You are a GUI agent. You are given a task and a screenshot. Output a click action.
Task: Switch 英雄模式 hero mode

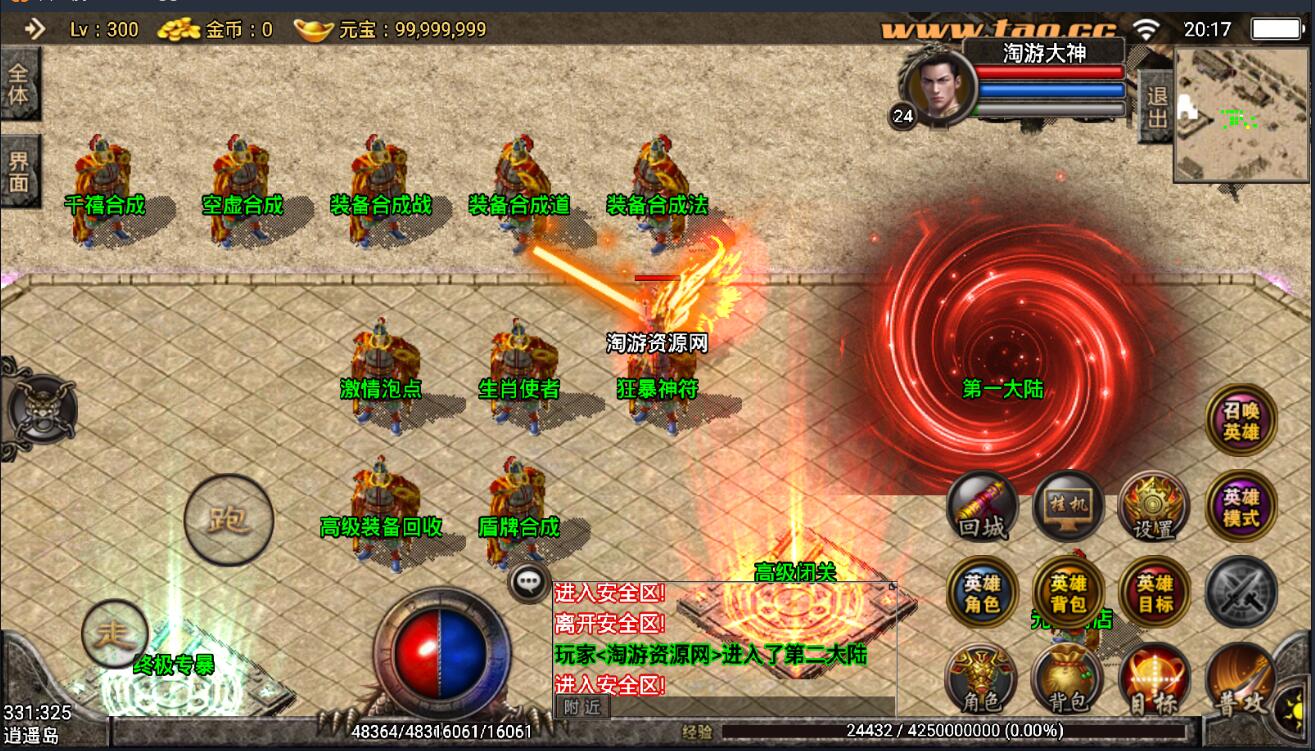click(x=1240, y=506)
